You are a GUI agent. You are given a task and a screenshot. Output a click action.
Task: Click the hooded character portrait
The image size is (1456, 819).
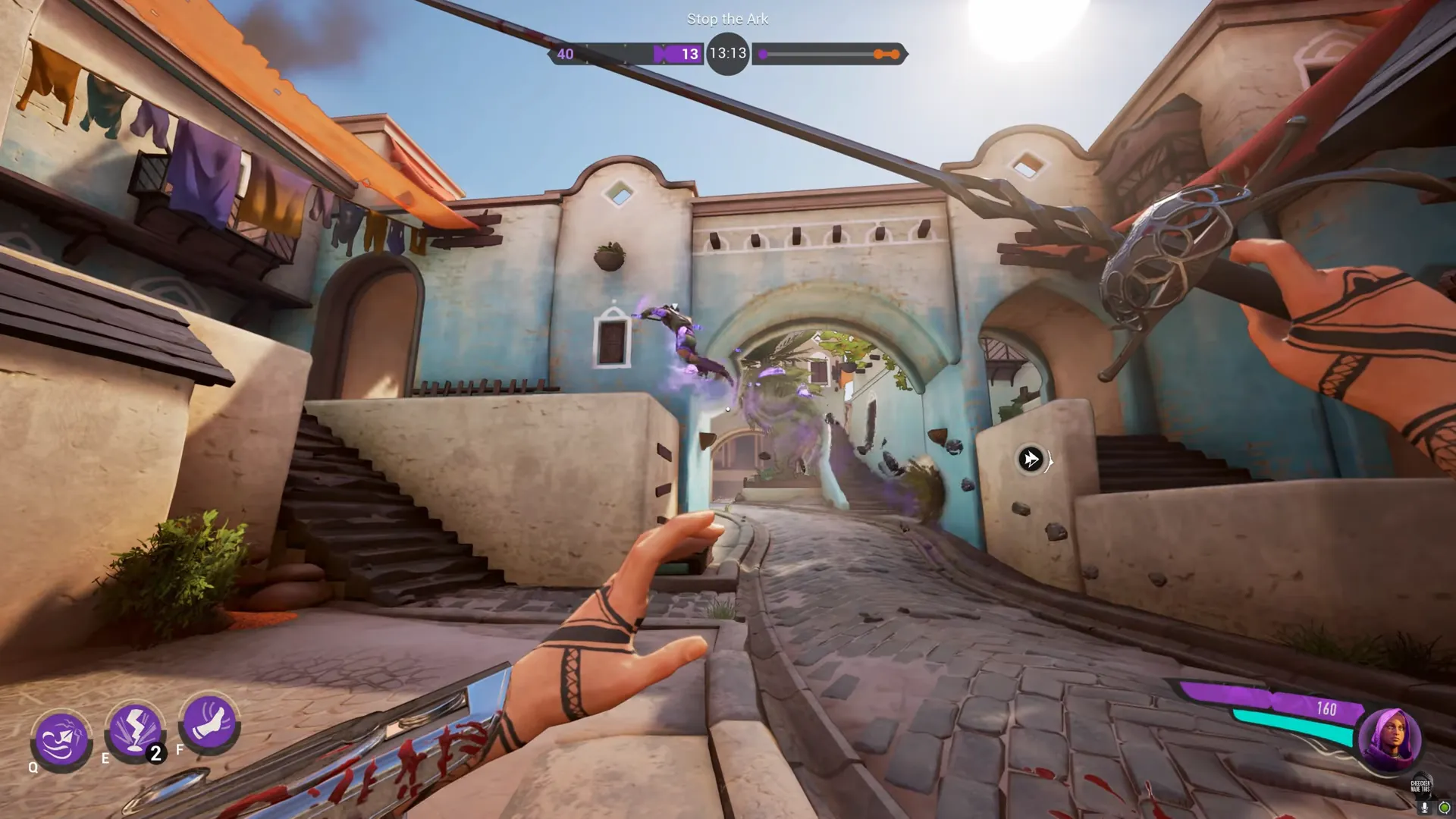(x=1389, y=739)
